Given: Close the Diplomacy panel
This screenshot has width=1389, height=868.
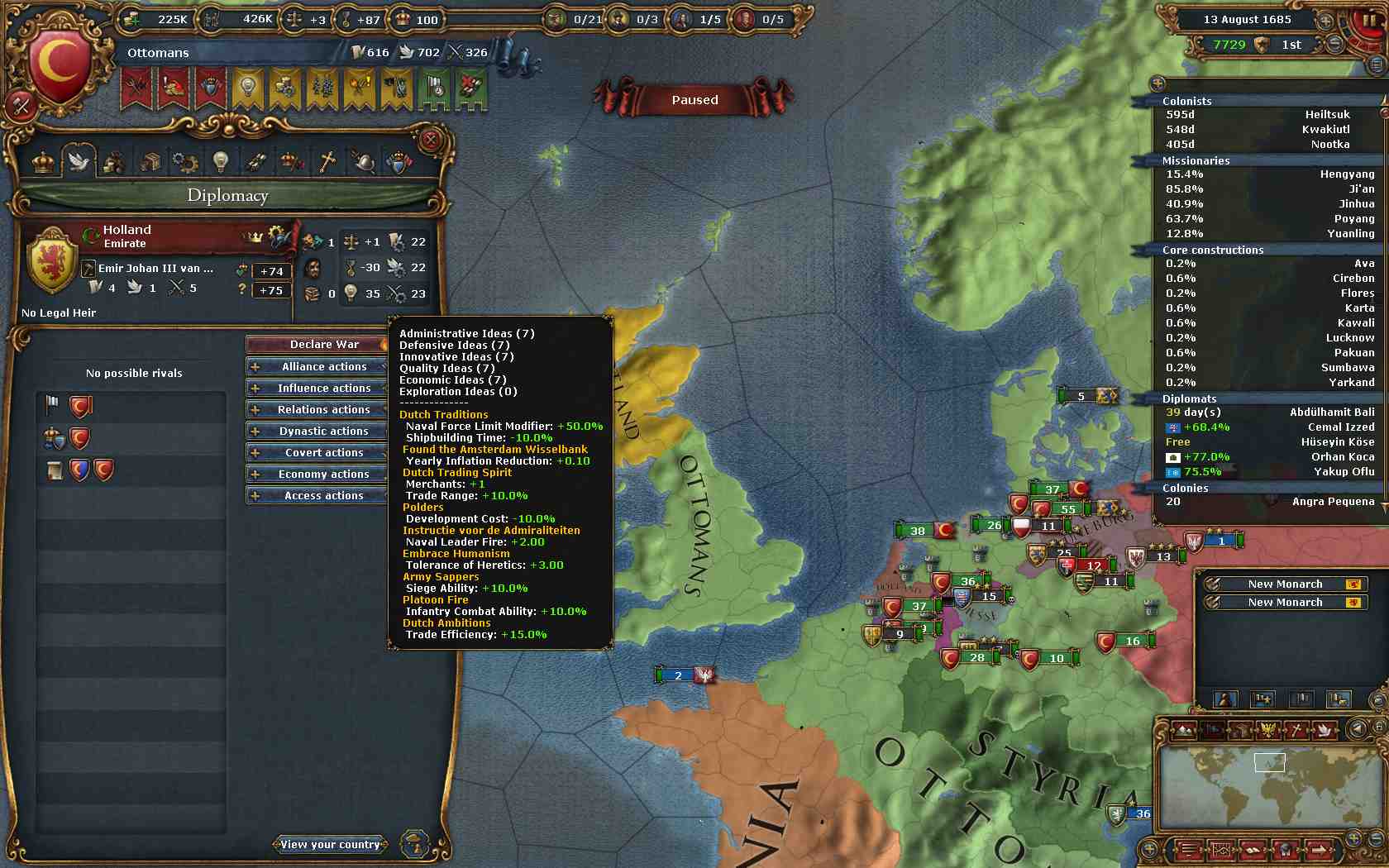Looking at the screenshot, I should point(430,141).
